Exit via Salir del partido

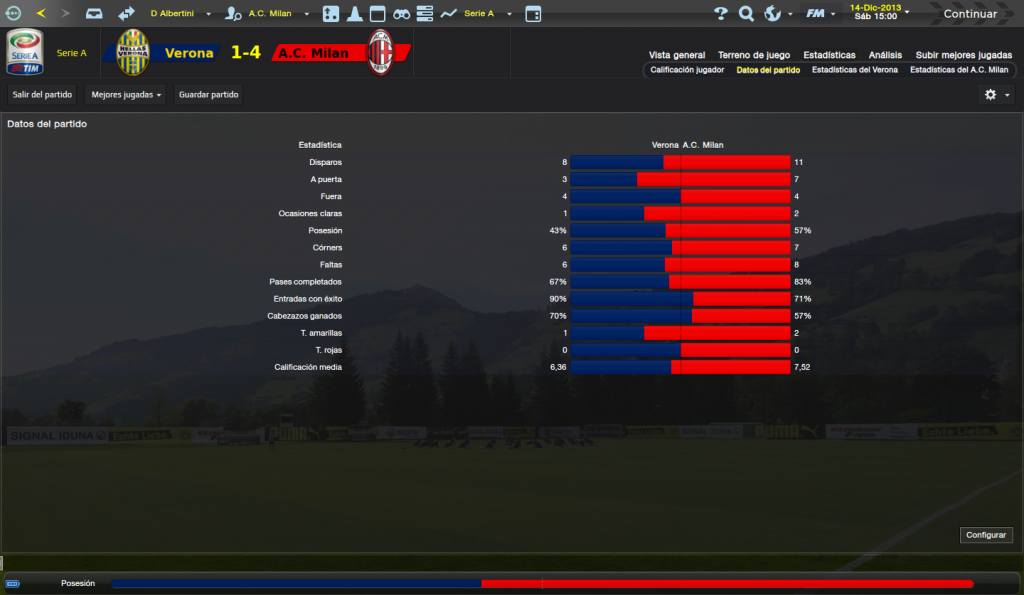(x=41, y=94)
